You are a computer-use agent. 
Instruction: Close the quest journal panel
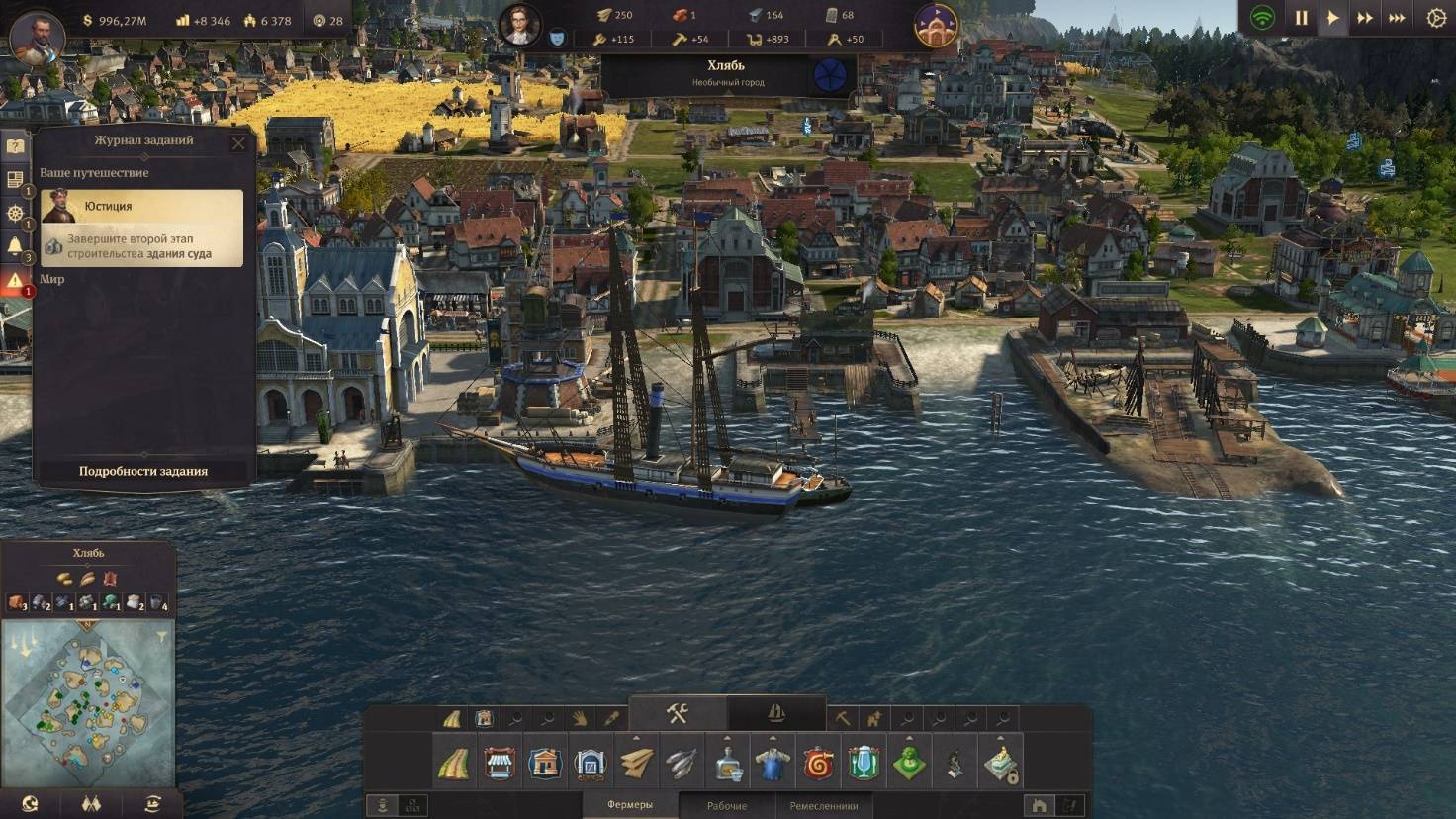point(238,143)
